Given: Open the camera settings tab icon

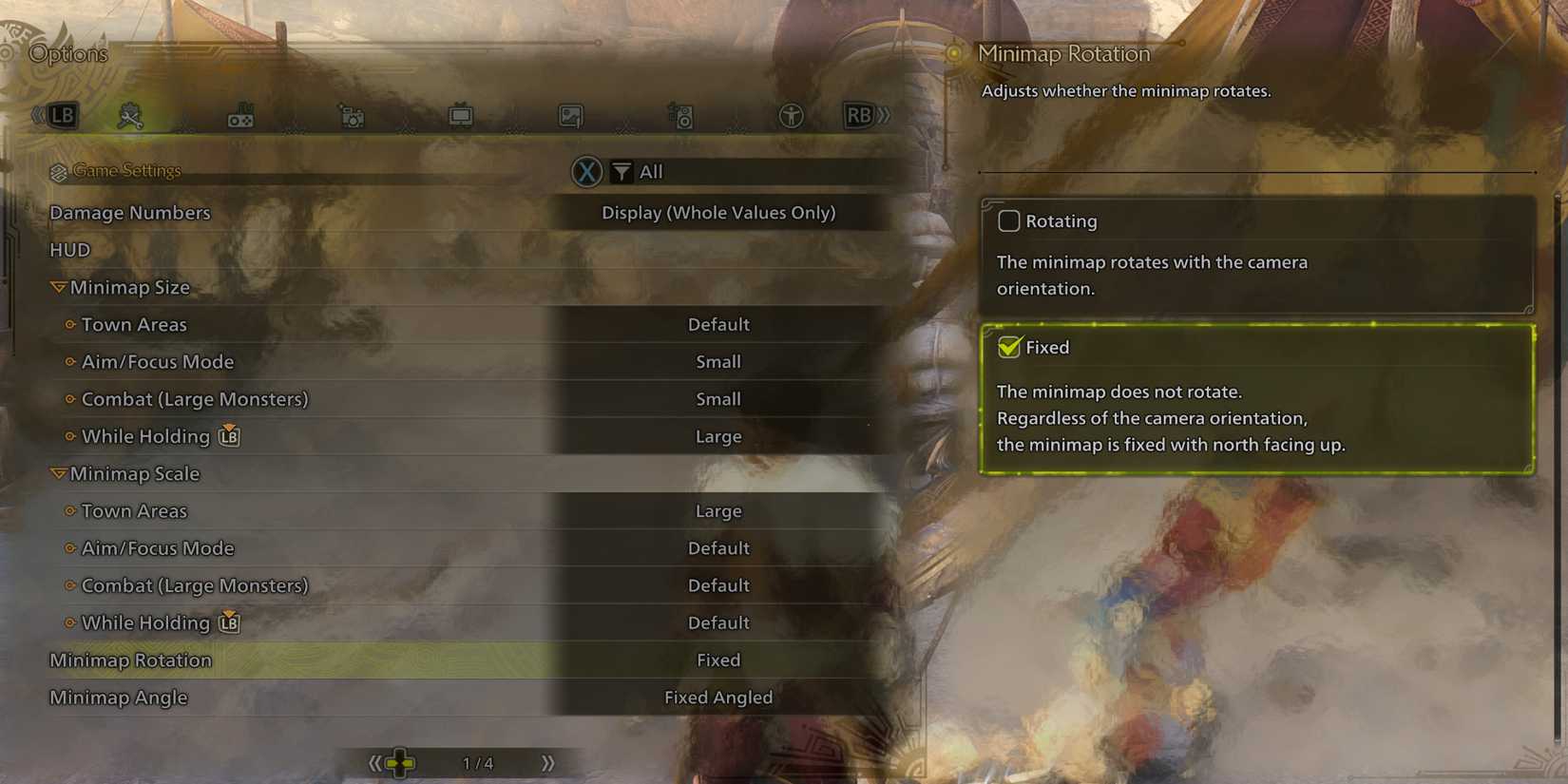Looking at the screenshot, I should click(x=352, y=115).
